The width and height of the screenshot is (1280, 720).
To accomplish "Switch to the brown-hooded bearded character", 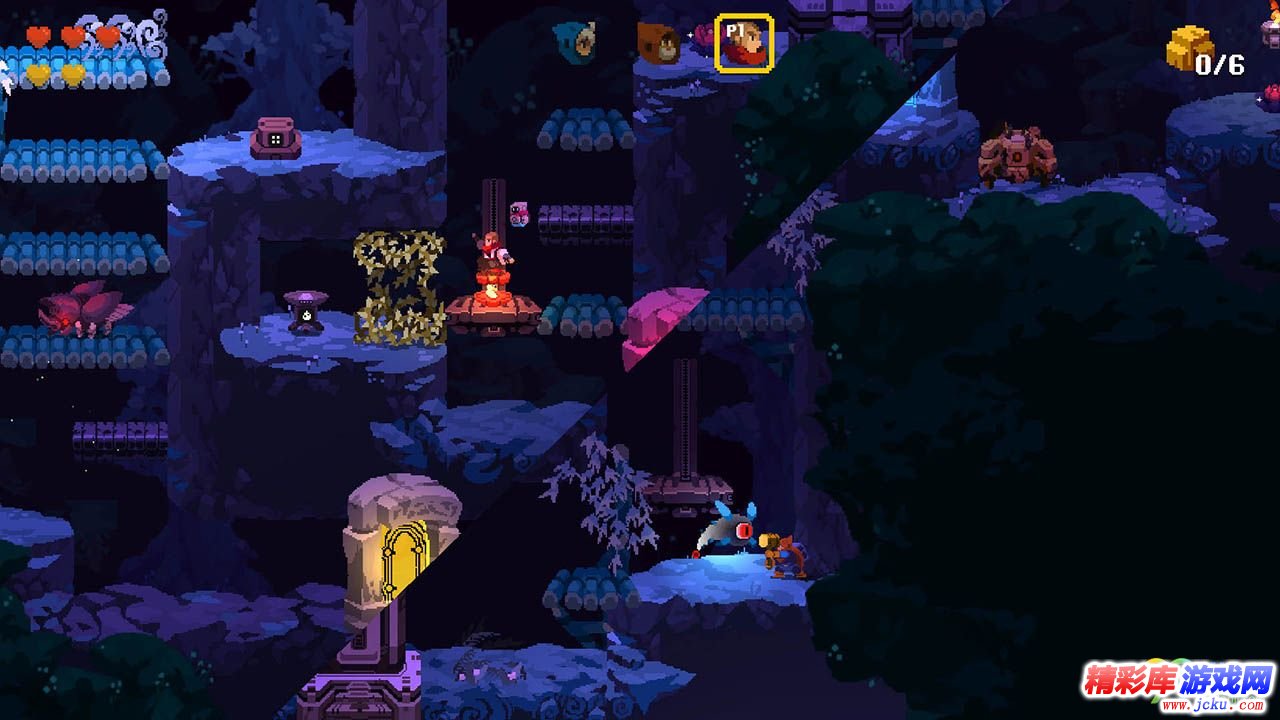I will tap(659, 41).
